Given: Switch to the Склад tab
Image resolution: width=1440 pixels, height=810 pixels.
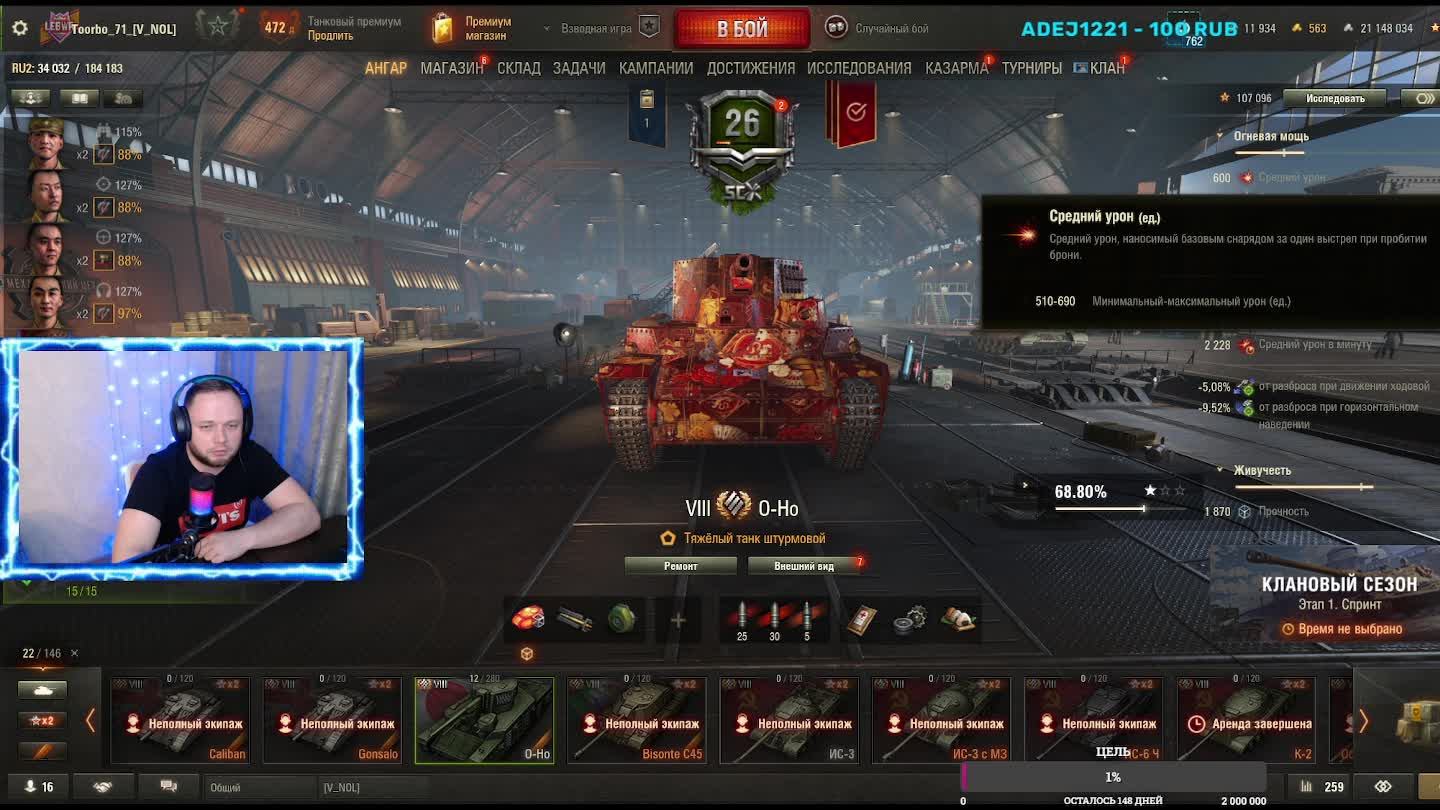Looking at the screenshot, I should point(518,68).
